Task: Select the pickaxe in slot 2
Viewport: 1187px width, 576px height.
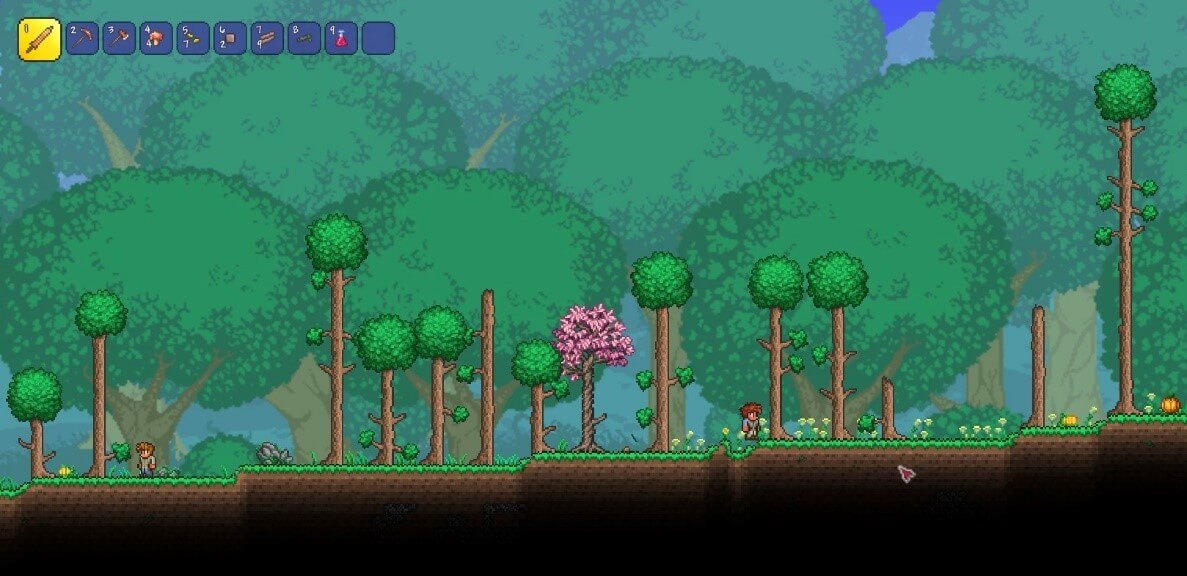Action: (82, 39)
